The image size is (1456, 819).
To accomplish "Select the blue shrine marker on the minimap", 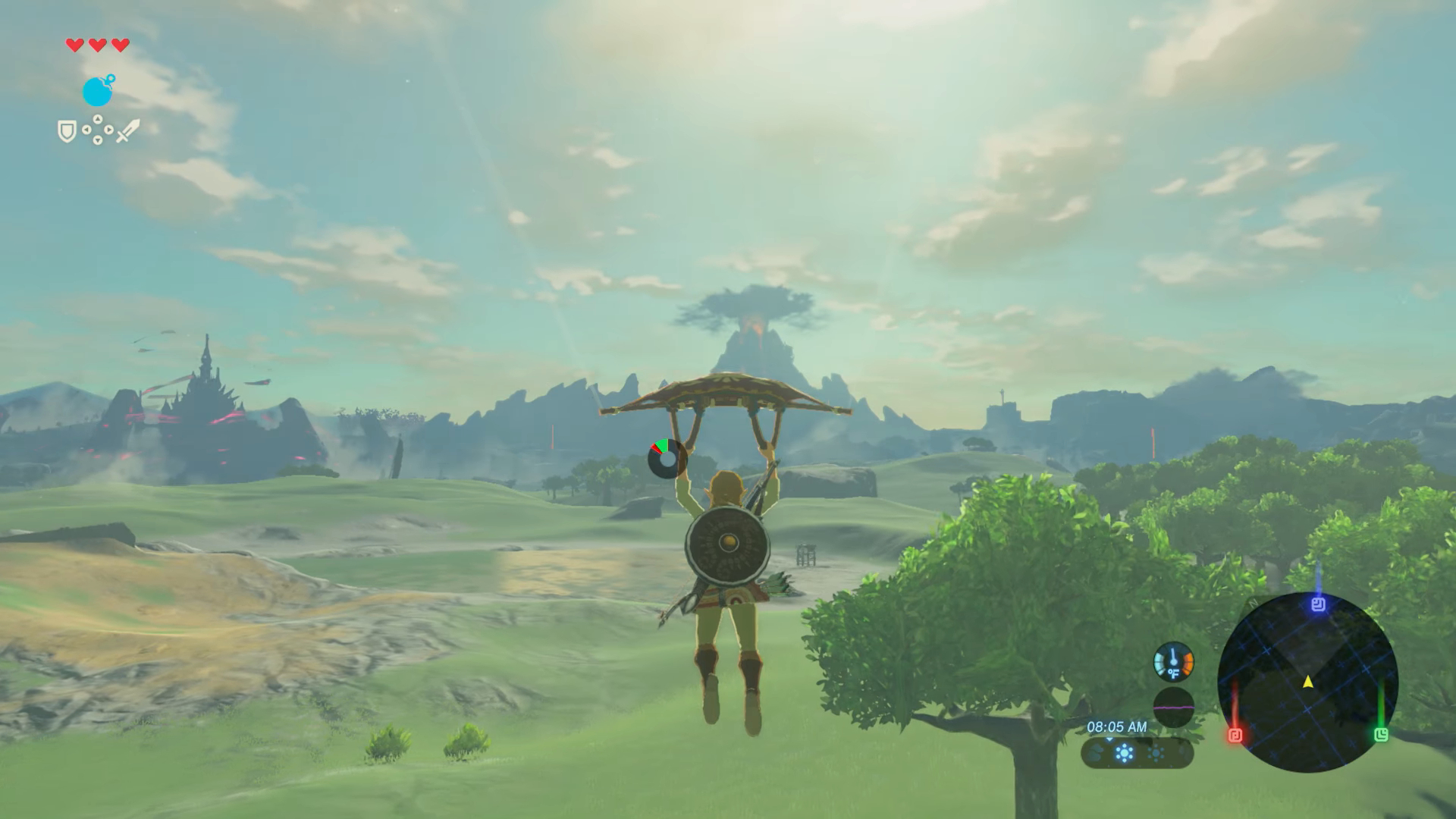I will (x=1318, y=604).
